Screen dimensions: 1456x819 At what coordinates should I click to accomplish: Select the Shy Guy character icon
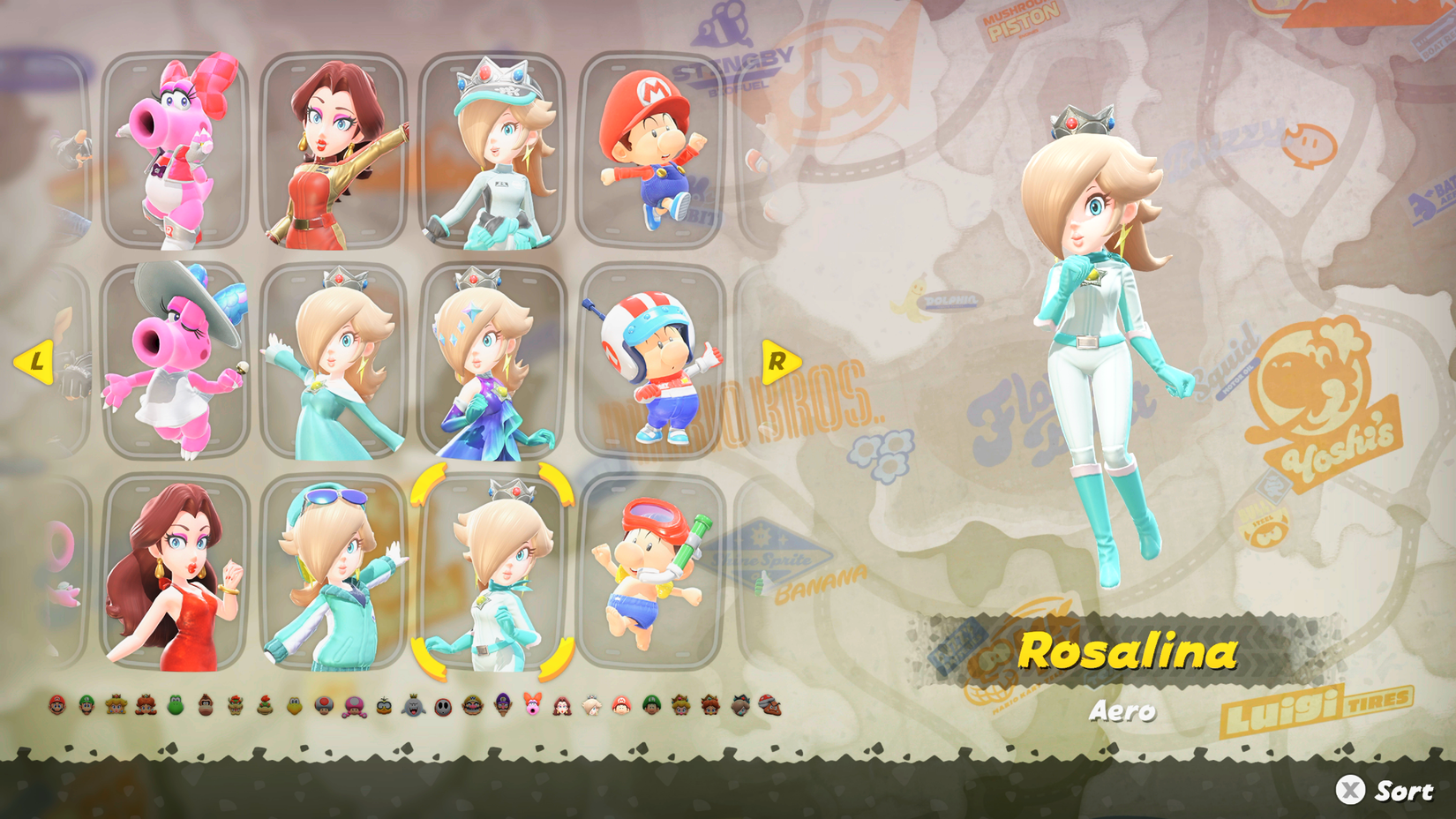coord(442,706)
